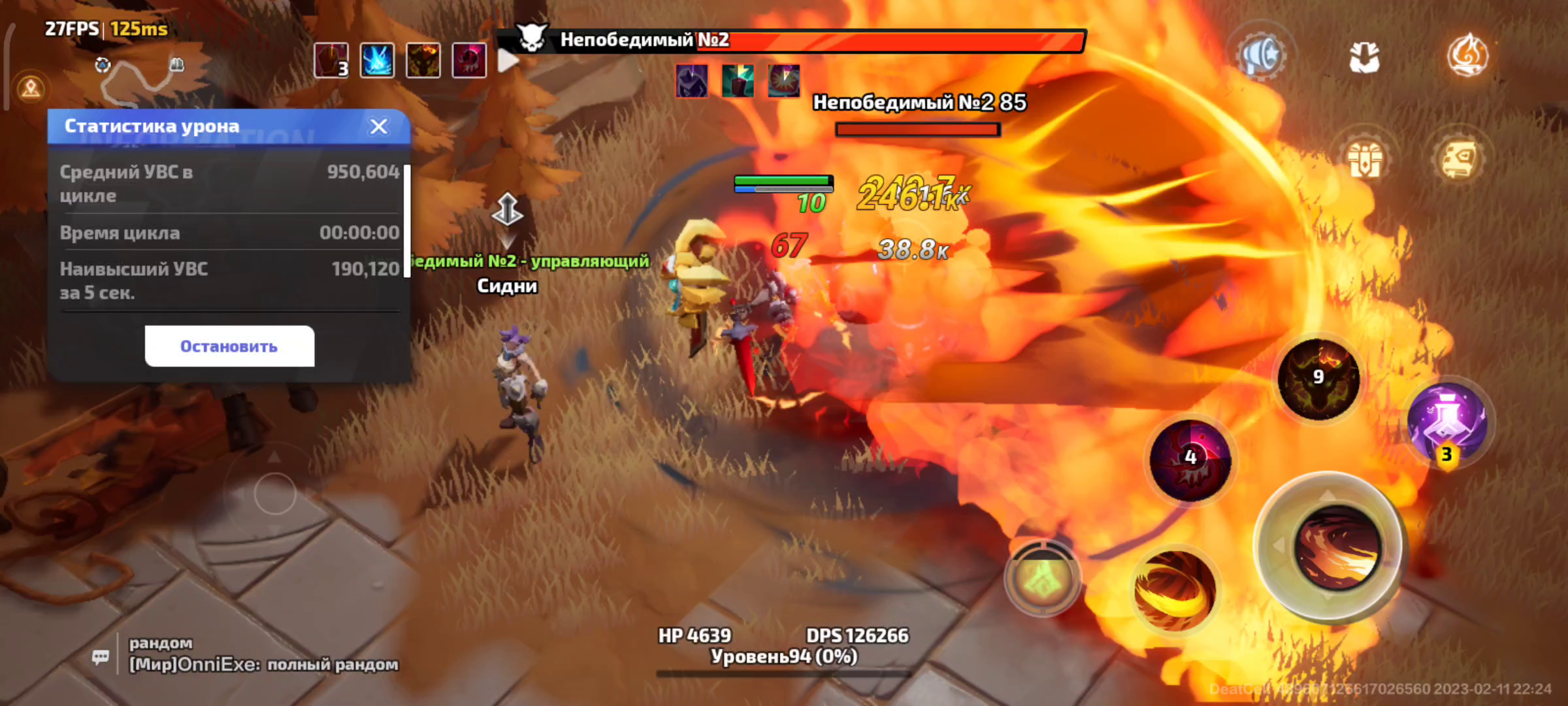Screen dimensions: 1568x706
Task: Click the white armor icon
Action: pyautogui.click(x=1364, y=58)
